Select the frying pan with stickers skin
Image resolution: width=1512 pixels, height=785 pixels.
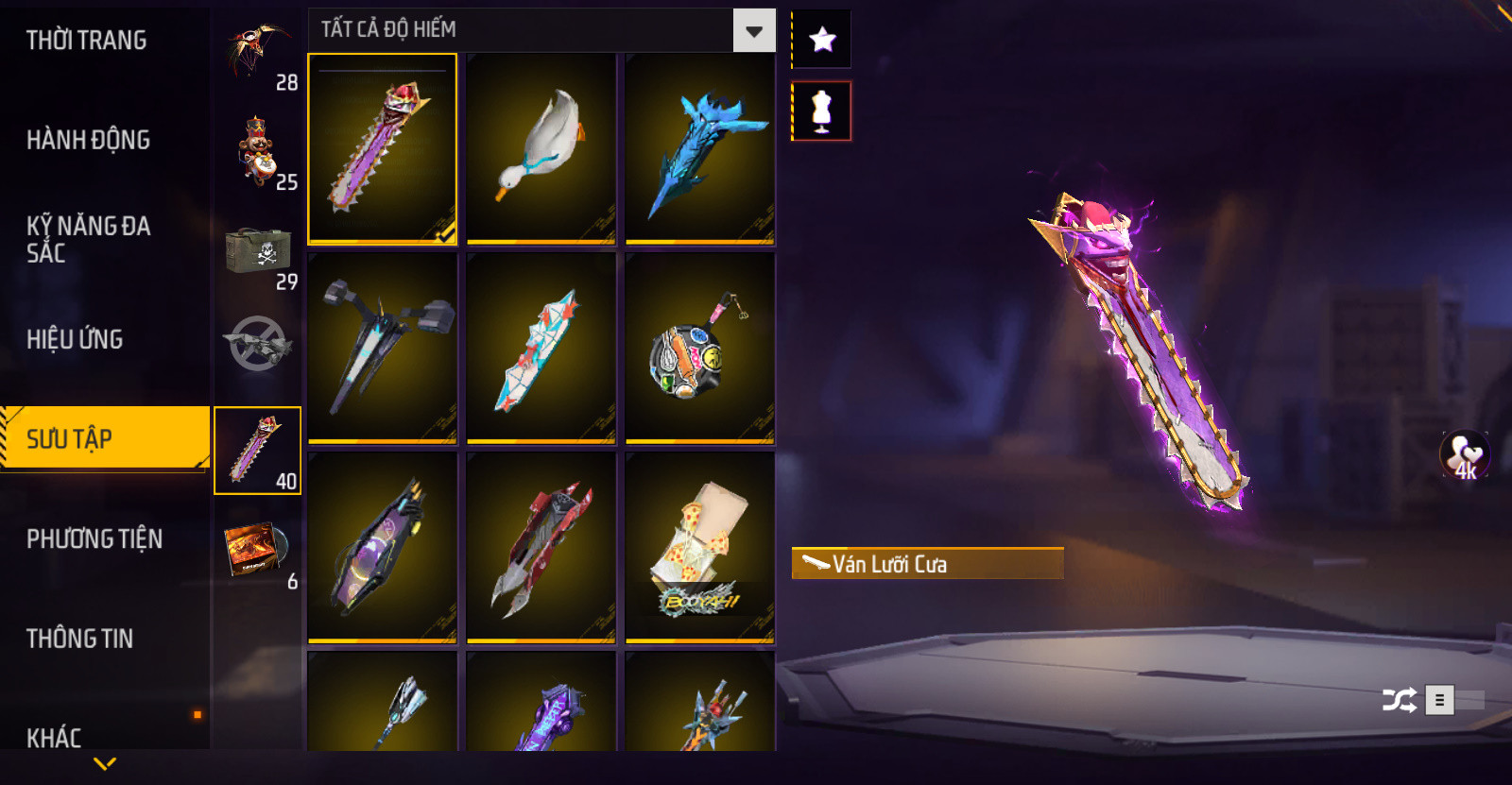click(699, 348)
